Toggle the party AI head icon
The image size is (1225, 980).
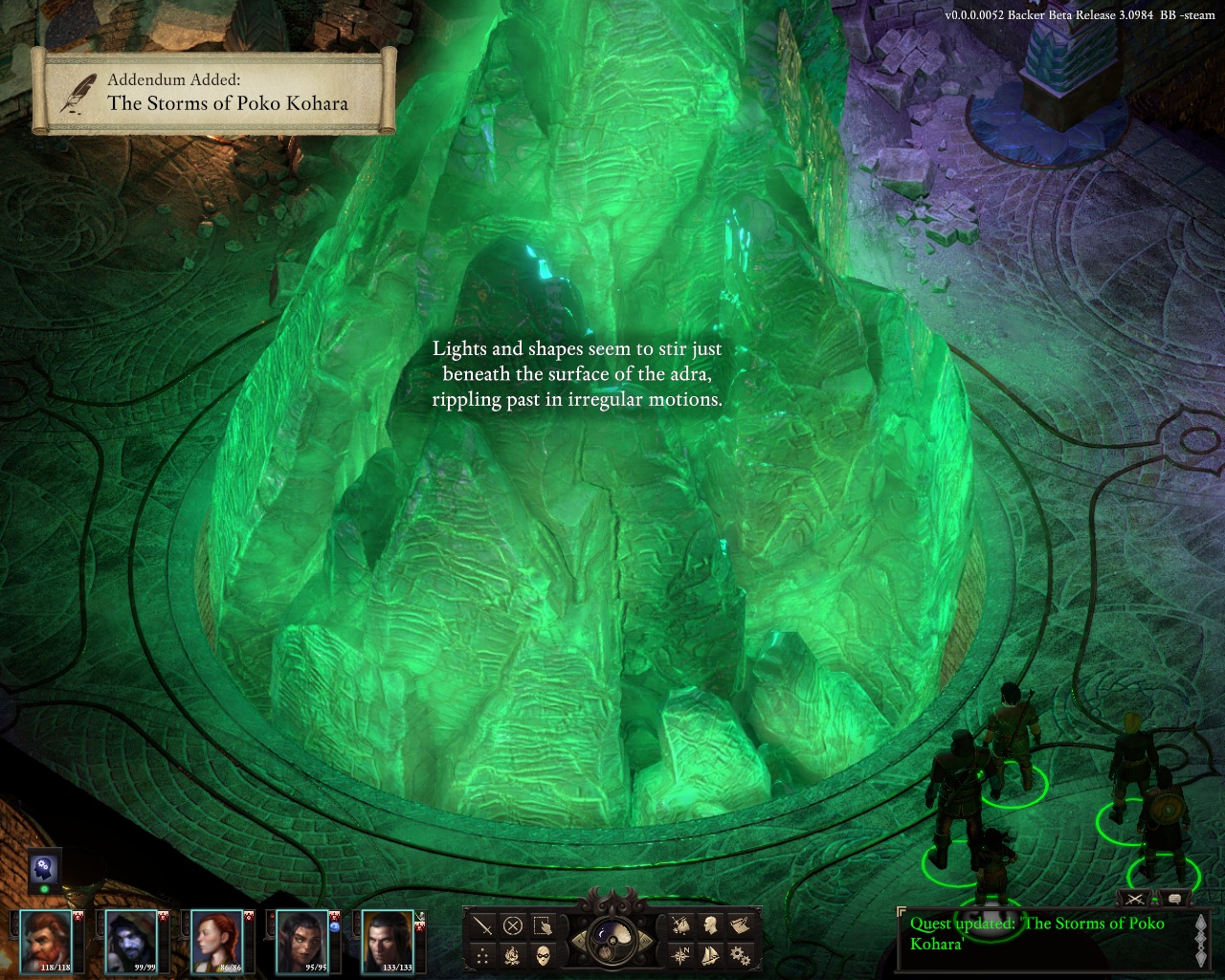[x=43, y=868]
